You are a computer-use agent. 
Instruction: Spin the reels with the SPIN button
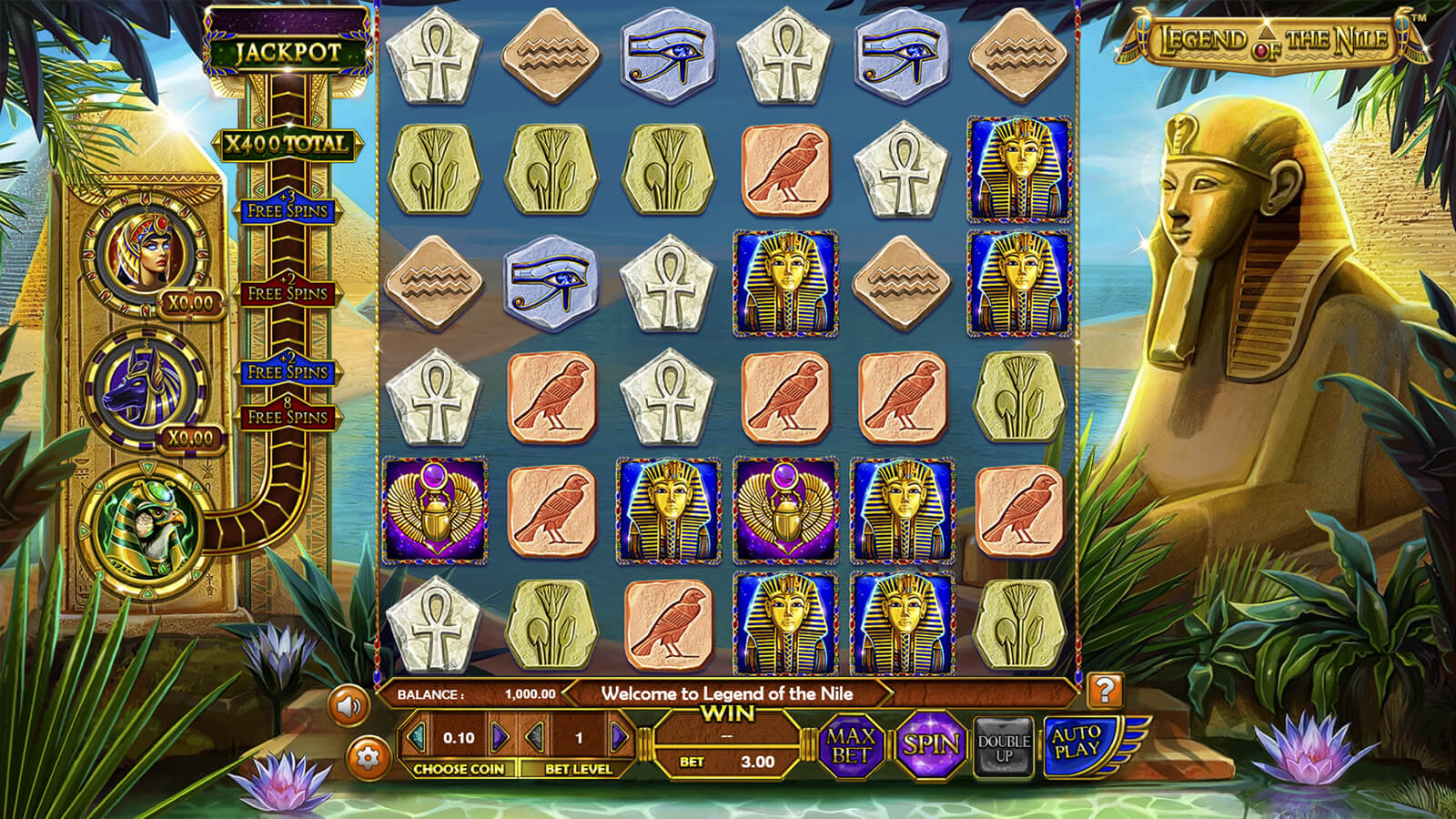point(931,745)
